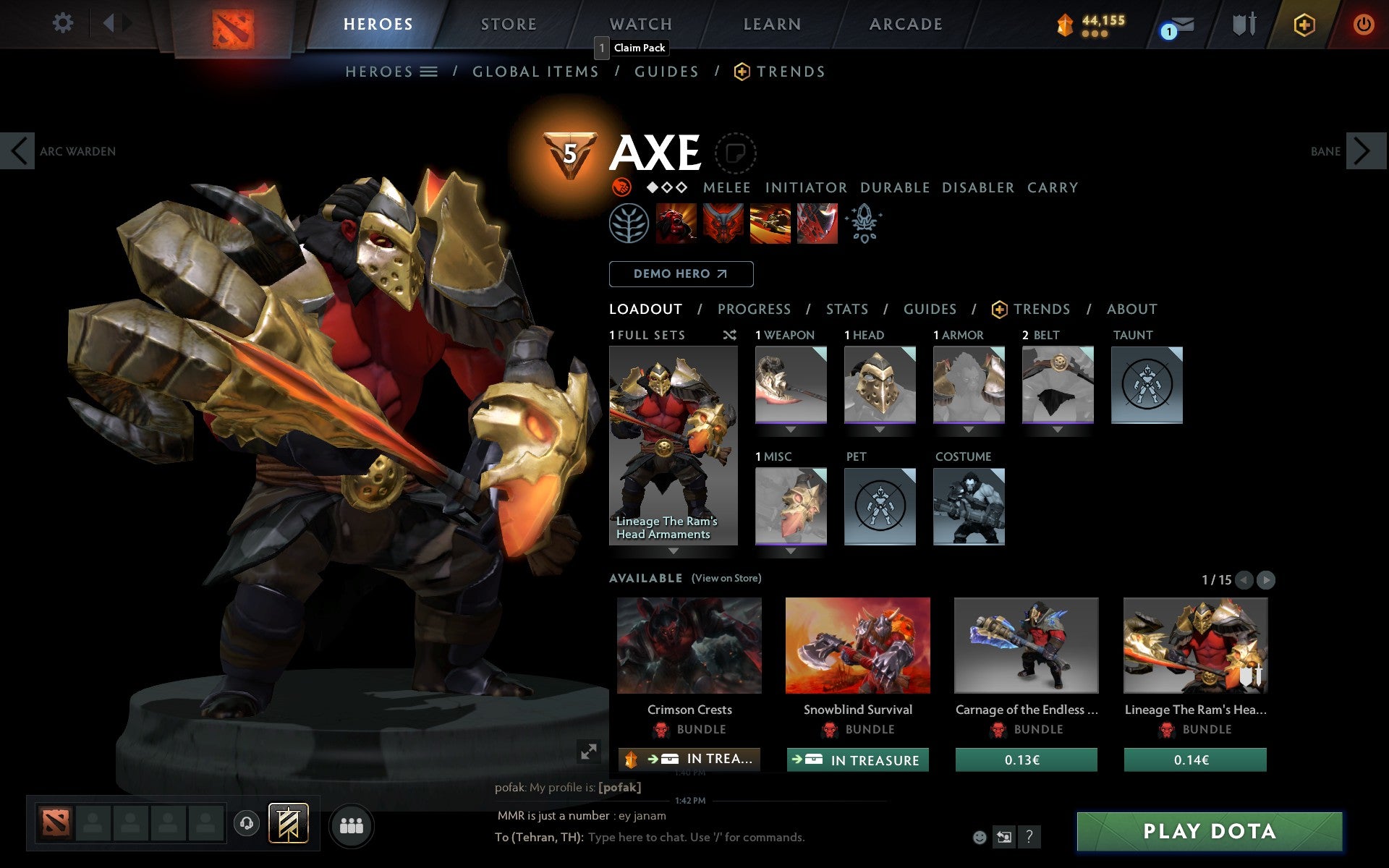1389x868 pixels.
Task: Open the Heroes hamburger menu
Action: 429,72
